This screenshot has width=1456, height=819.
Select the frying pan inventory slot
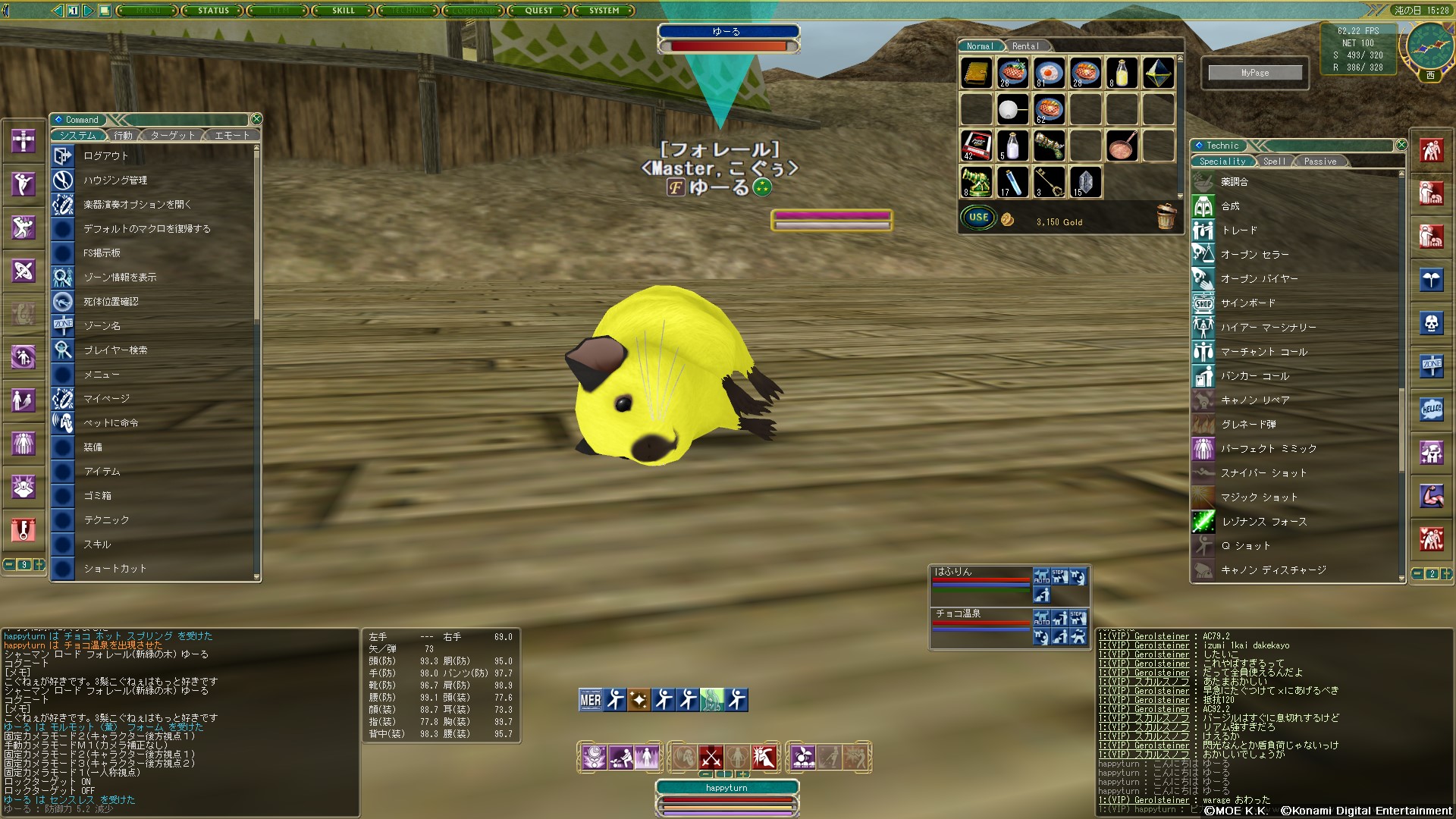1122,146
